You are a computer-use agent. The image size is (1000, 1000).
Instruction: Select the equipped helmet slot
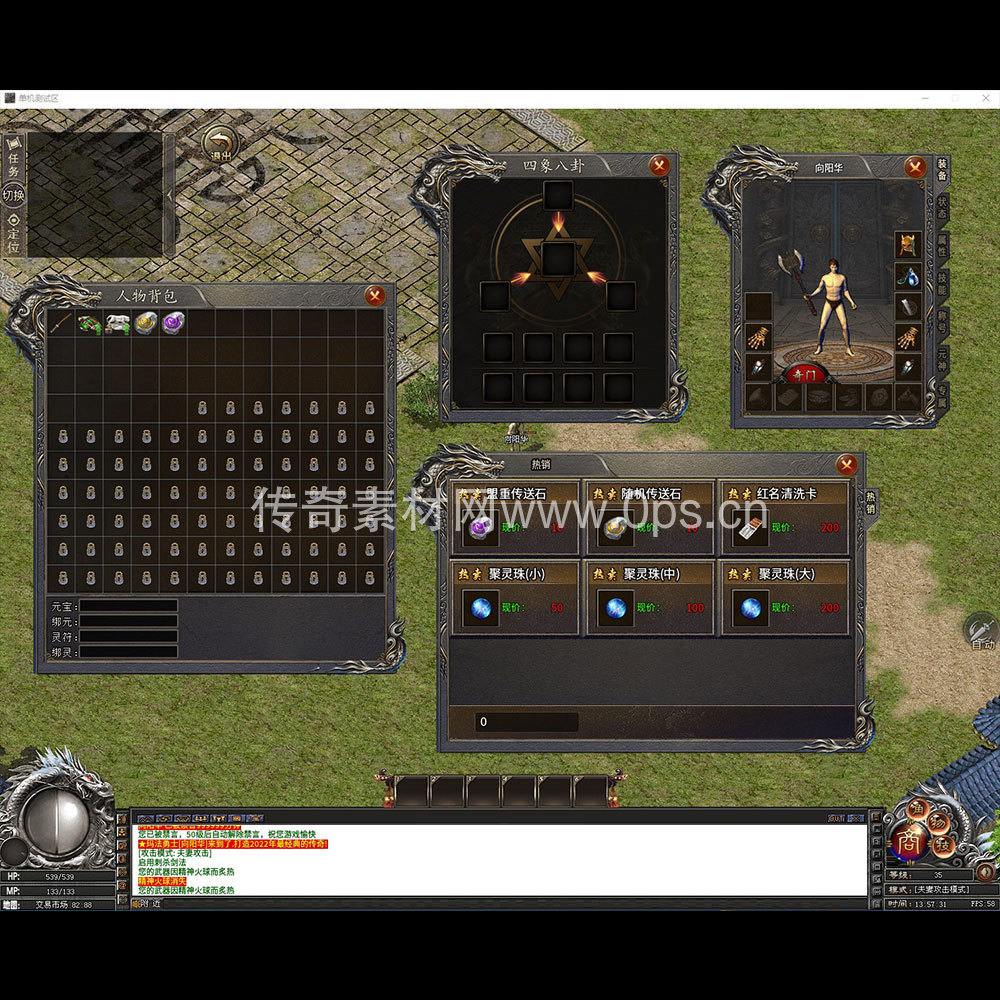click(x=908, y=244)
